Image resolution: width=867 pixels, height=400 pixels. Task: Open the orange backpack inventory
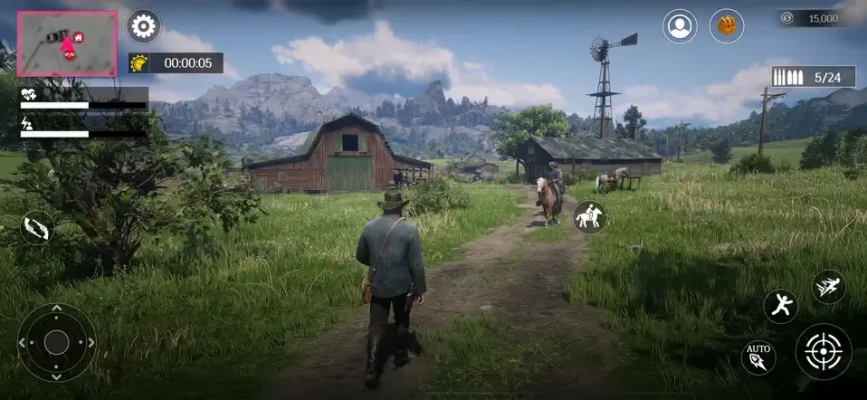point(727,26)
